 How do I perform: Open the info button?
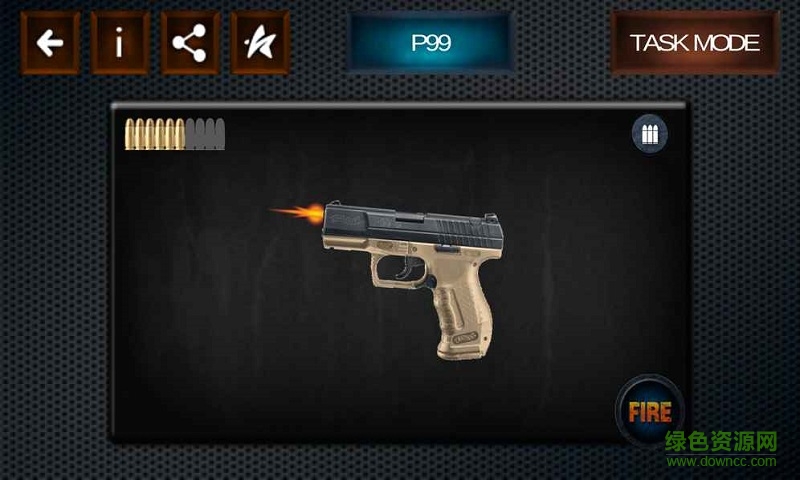point(120,43)
